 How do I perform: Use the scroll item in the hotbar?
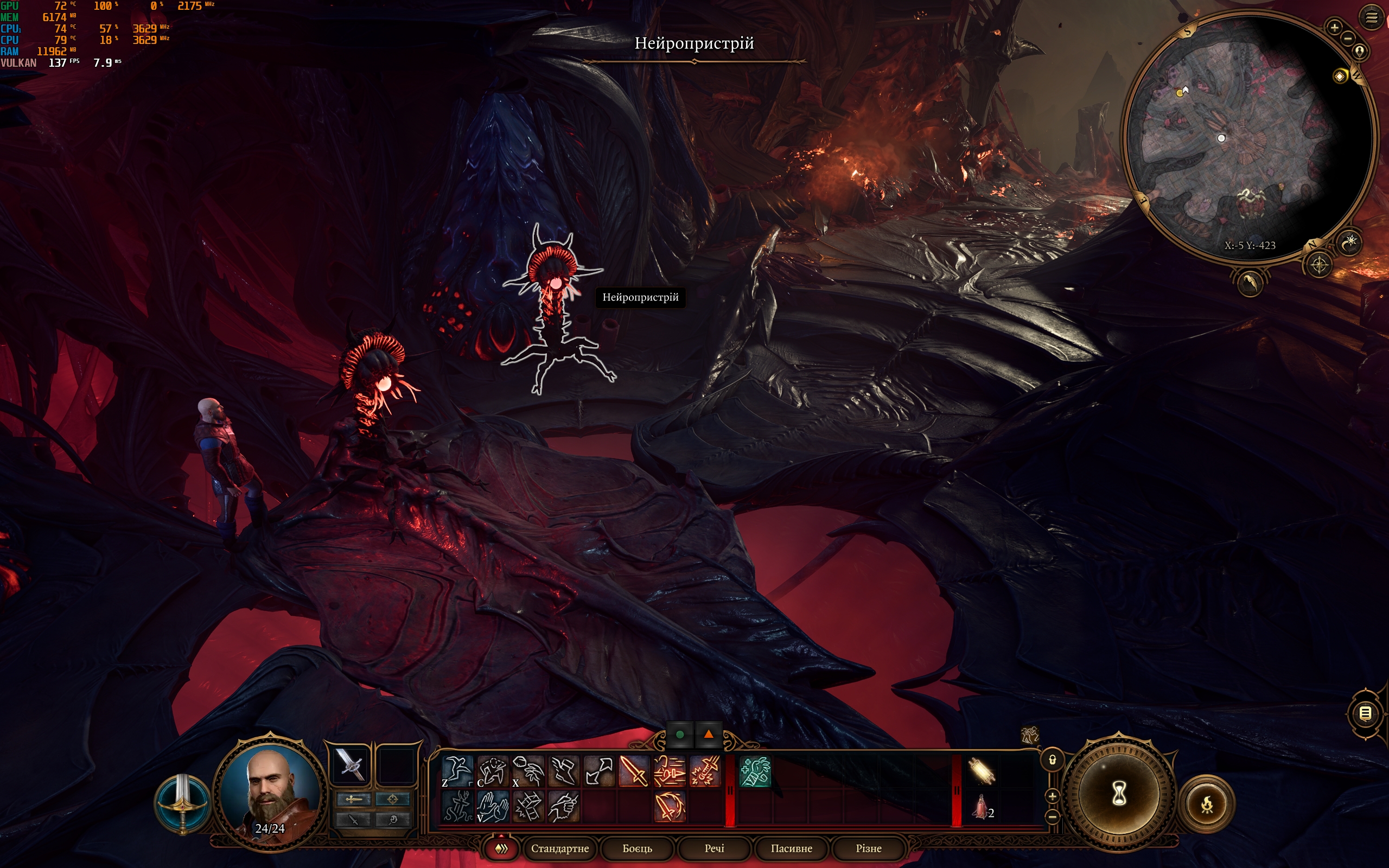pyautogui.click(x=982, y=771)
